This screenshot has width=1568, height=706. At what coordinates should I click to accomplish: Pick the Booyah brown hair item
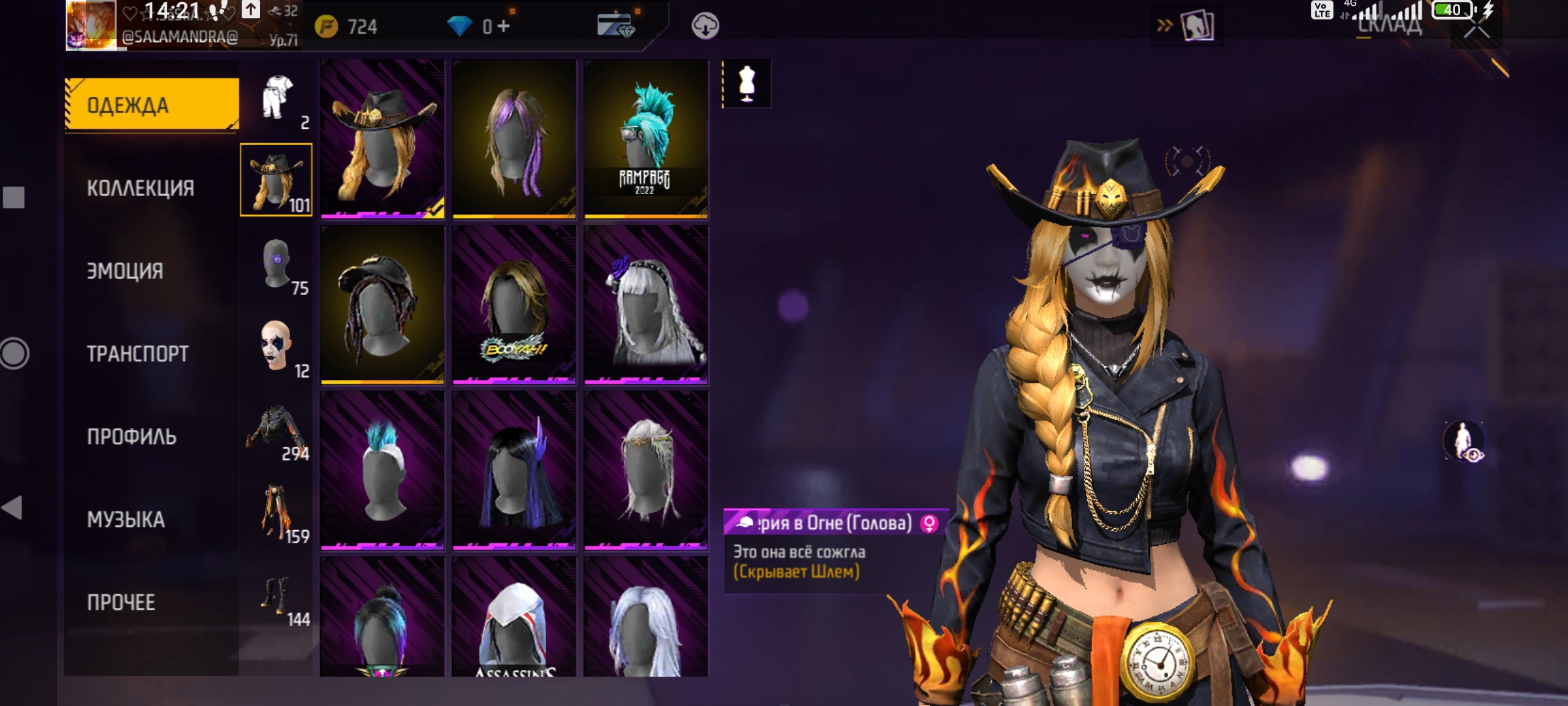pos(514,305)
